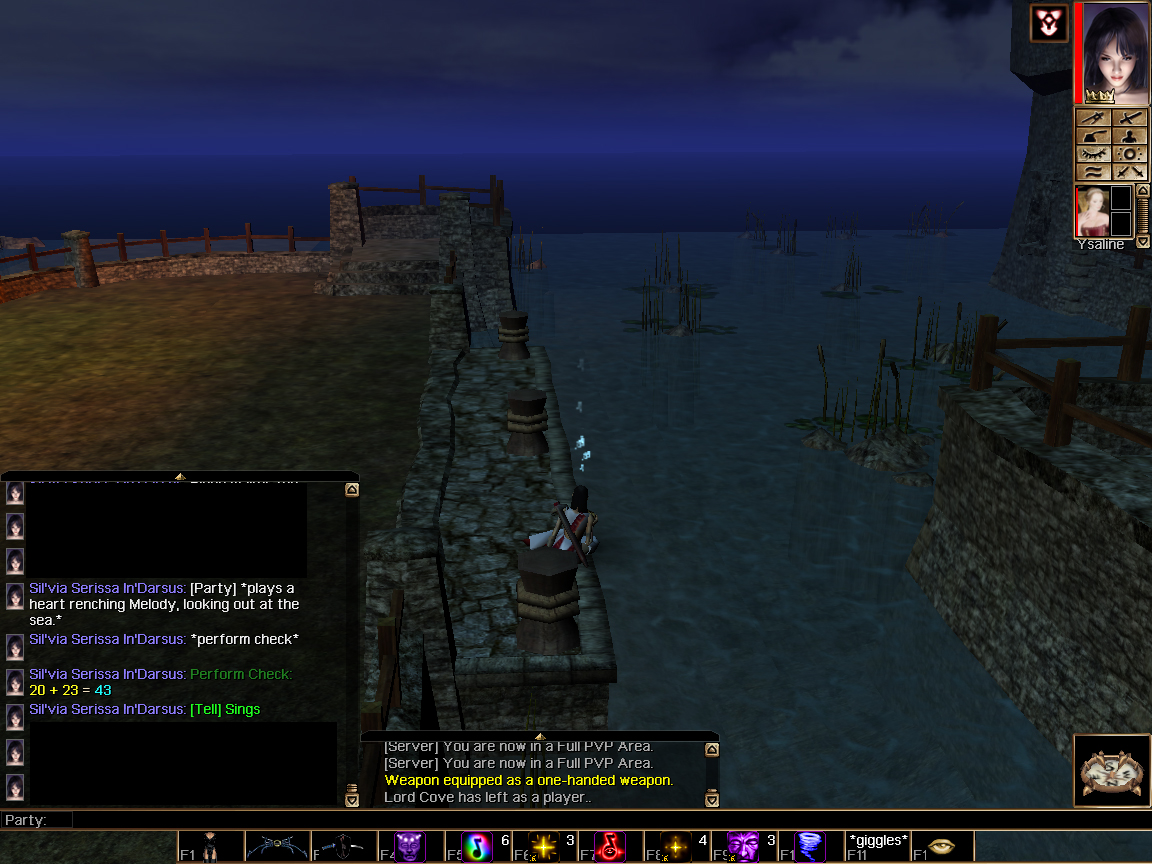The height and width of the screenshot is (864, 1152).
Task: Activate the rainbow music note bard song
Action: (x=477, y=846)
